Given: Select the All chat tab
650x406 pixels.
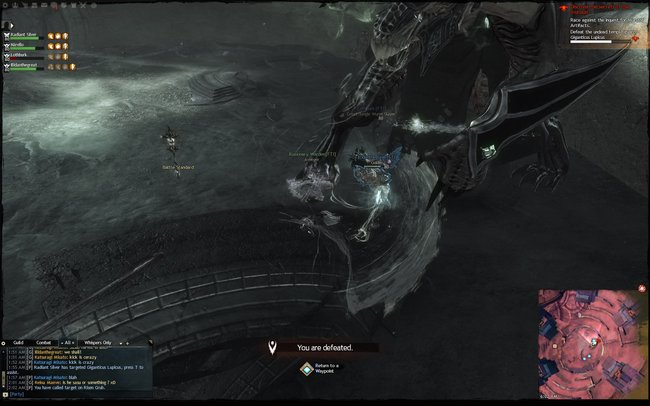Looking at the screenshot, I should coord(69,342).
